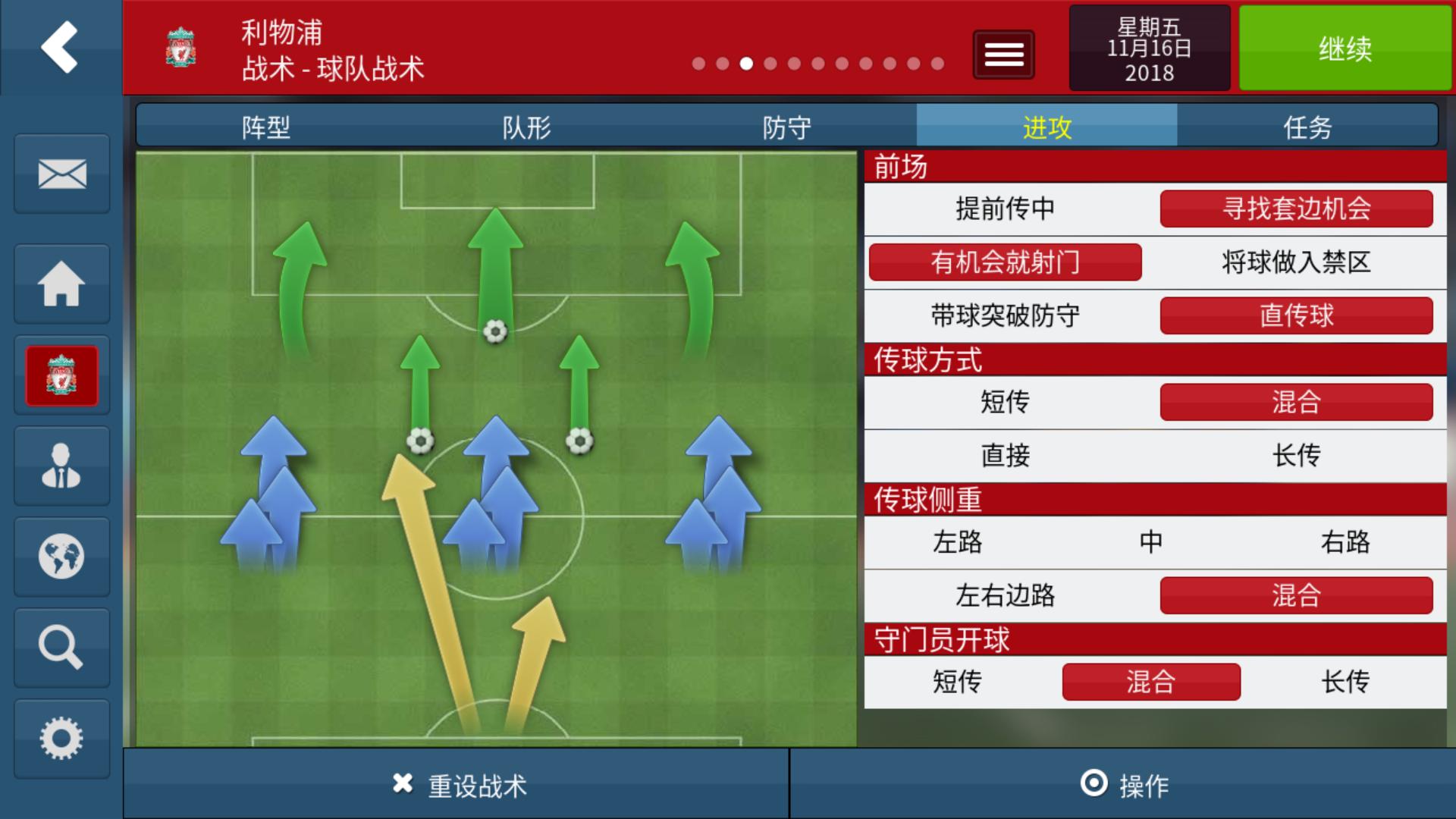Select the home icon in sidebar

(61, 284)
